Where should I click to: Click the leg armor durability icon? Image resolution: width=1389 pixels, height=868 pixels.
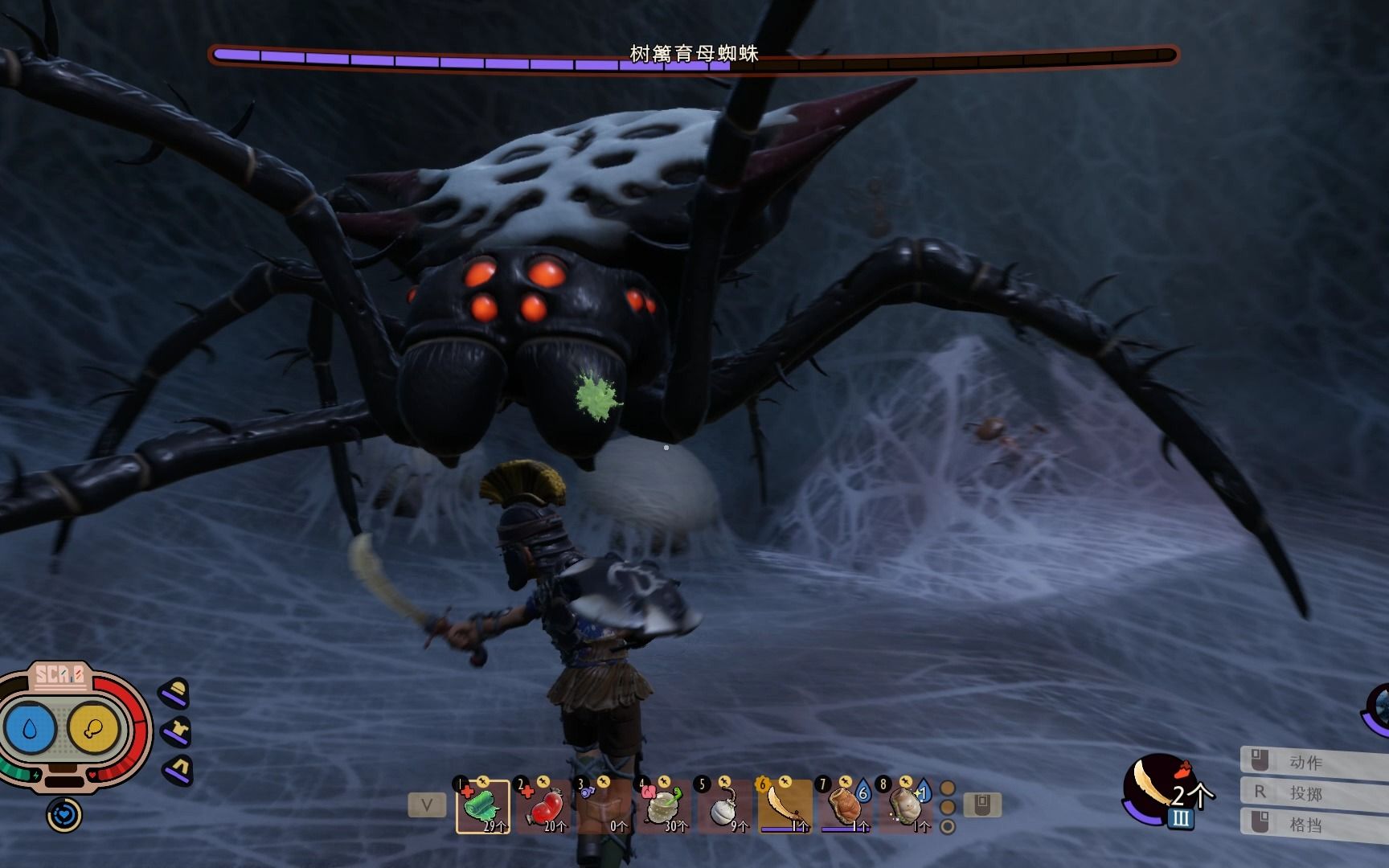click(178, 770)
